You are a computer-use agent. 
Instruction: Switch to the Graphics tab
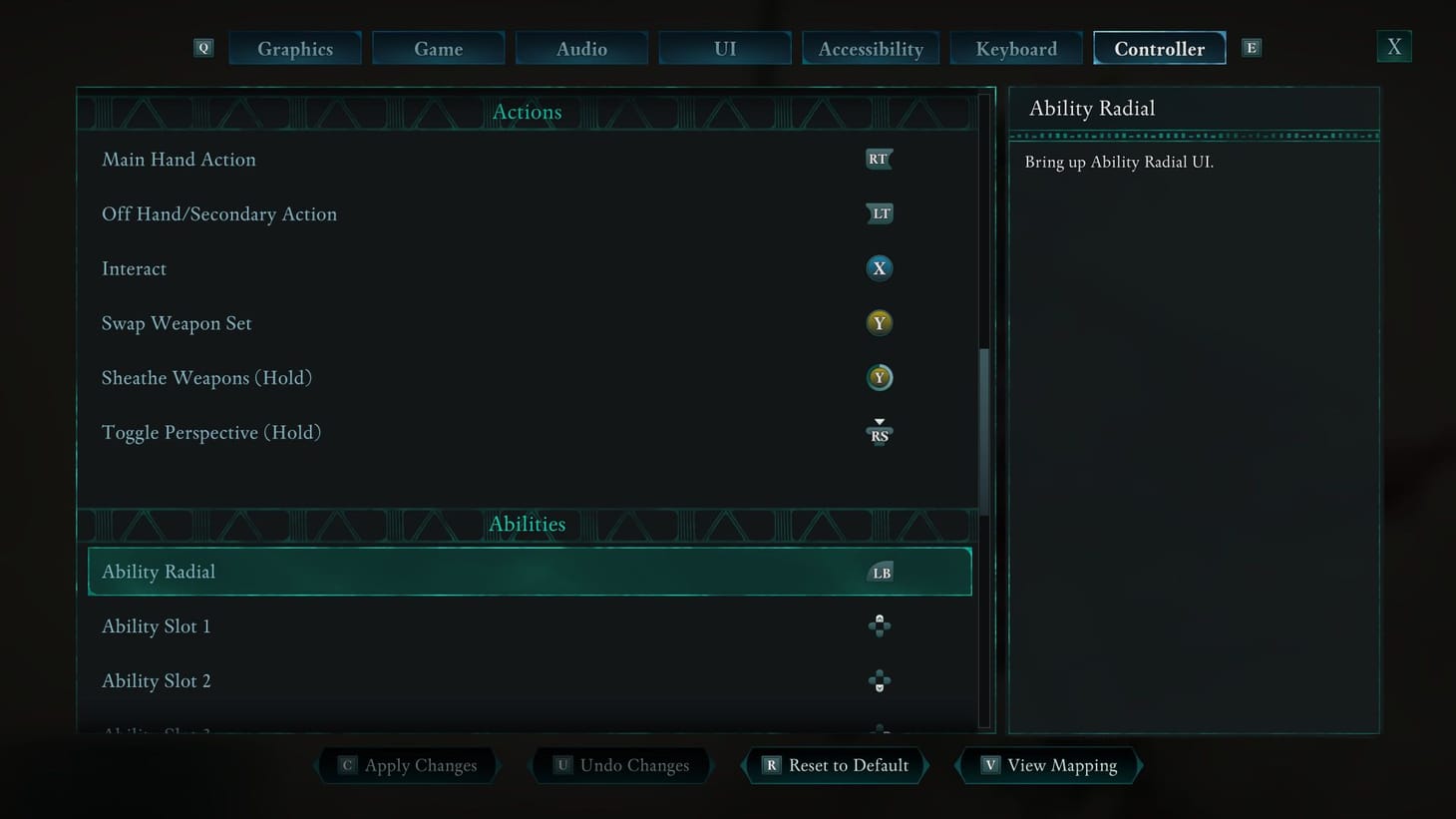pos(295,48)
